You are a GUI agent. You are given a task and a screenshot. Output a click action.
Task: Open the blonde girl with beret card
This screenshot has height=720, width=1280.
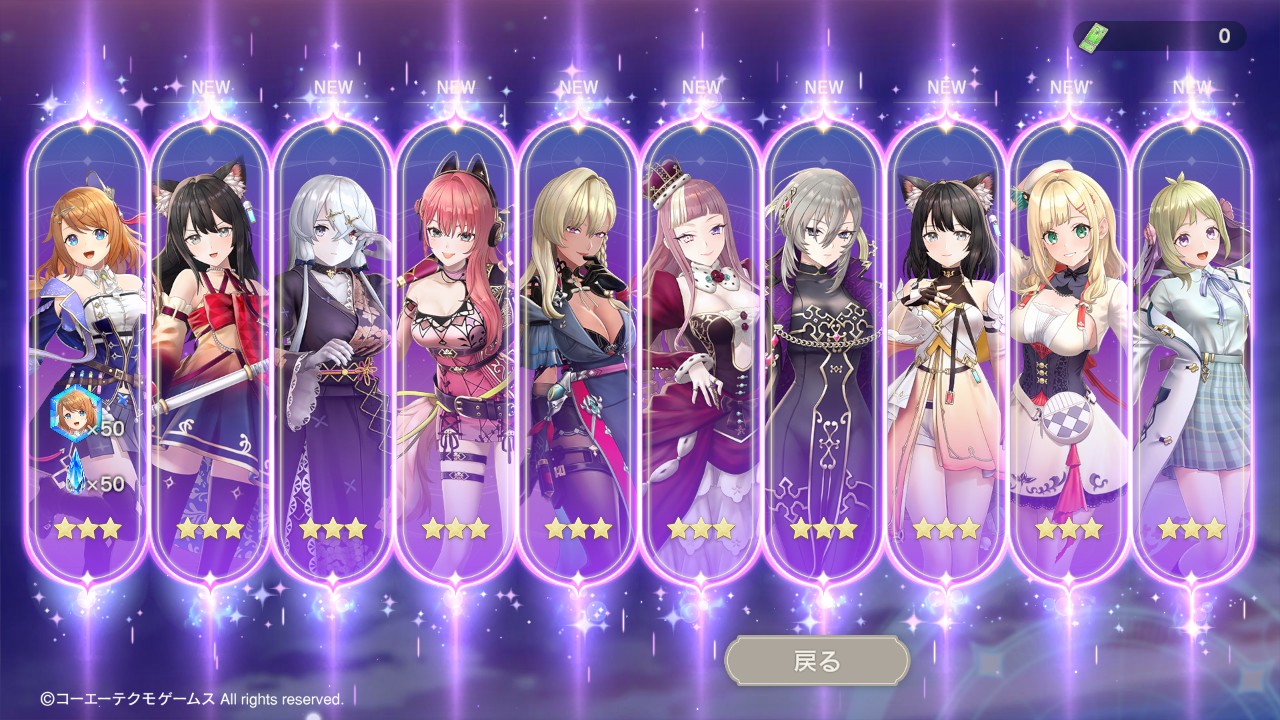[1069, 340]
